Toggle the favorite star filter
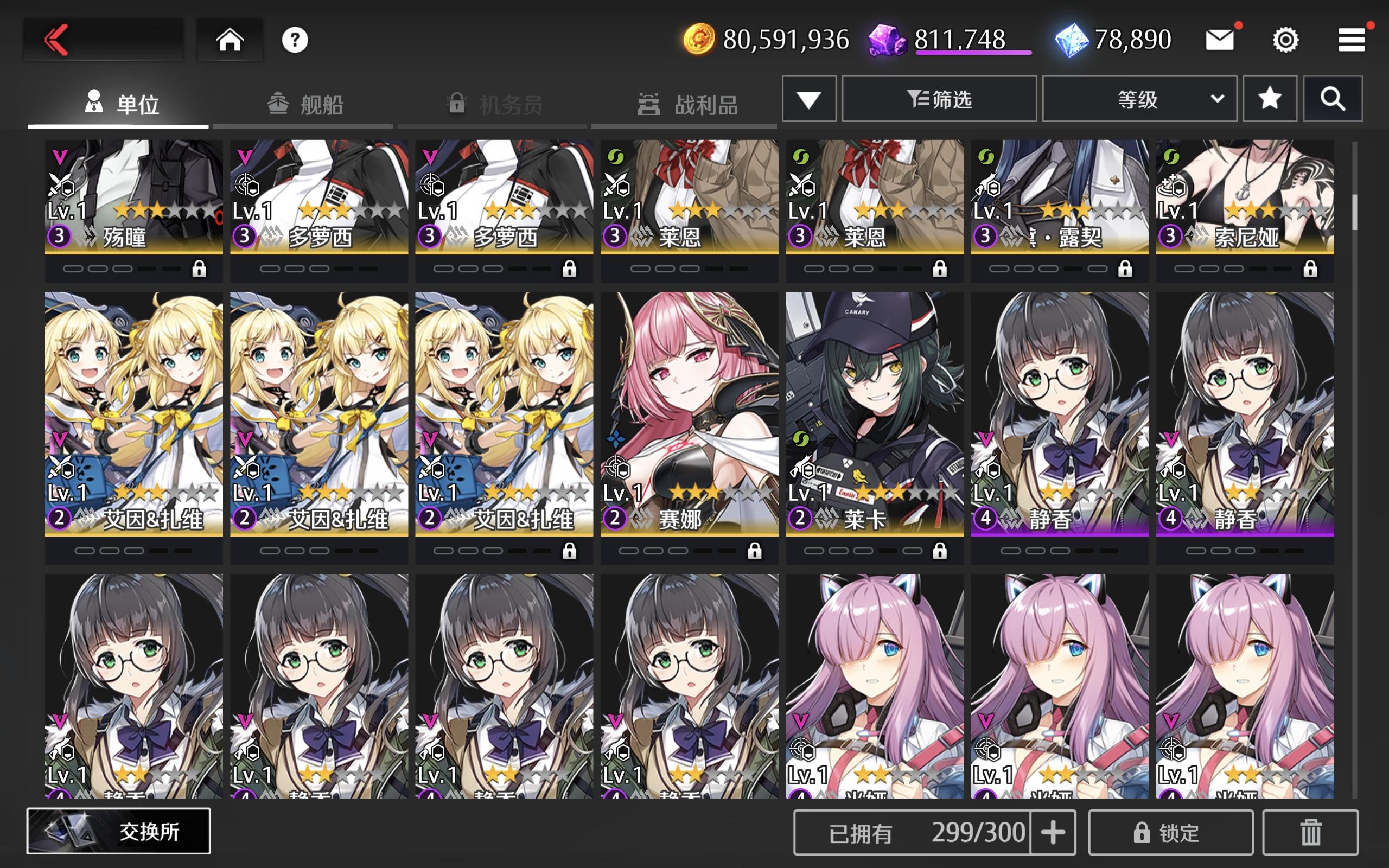The height and width of the screenshot is (868, 1389). [1270, 98]
